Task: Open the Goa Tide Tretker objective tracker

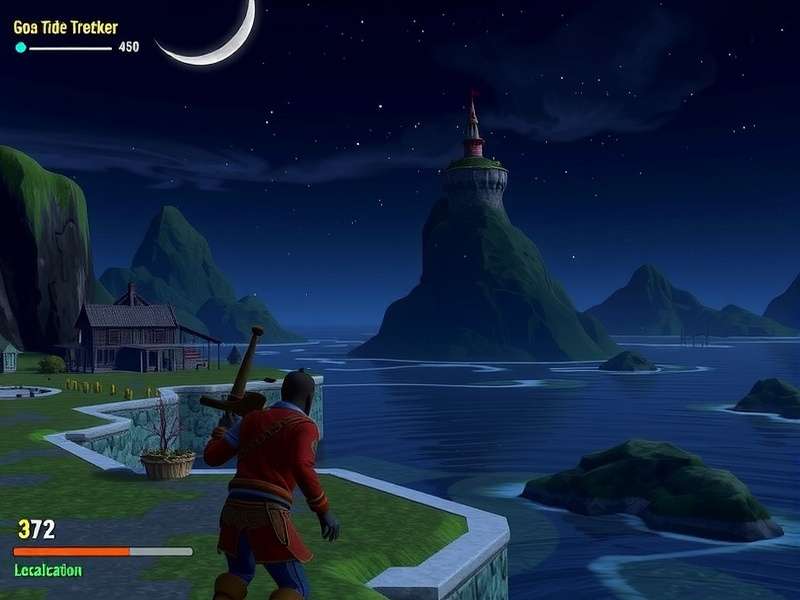Action: pos(65,27)
